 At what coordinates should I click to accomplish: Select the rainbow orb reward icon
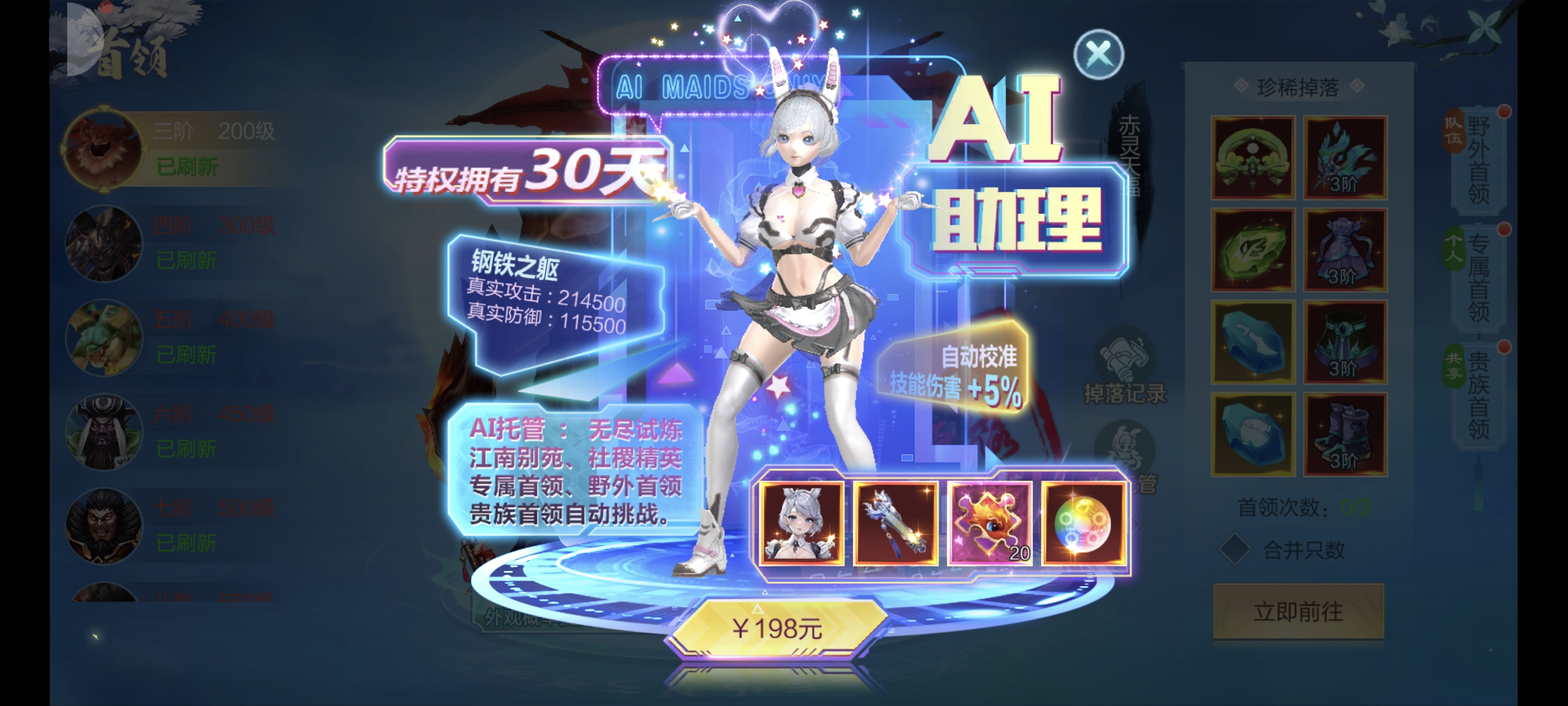pyautogui.click(x=1084, y=522)
